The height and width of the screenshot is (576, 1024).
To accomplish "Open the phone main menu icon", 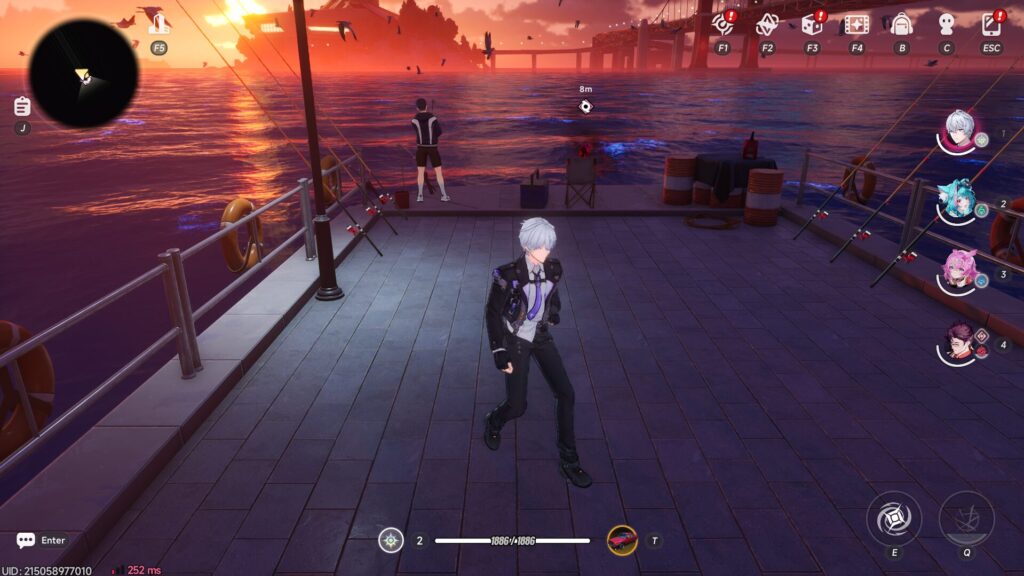I will 991,24.
